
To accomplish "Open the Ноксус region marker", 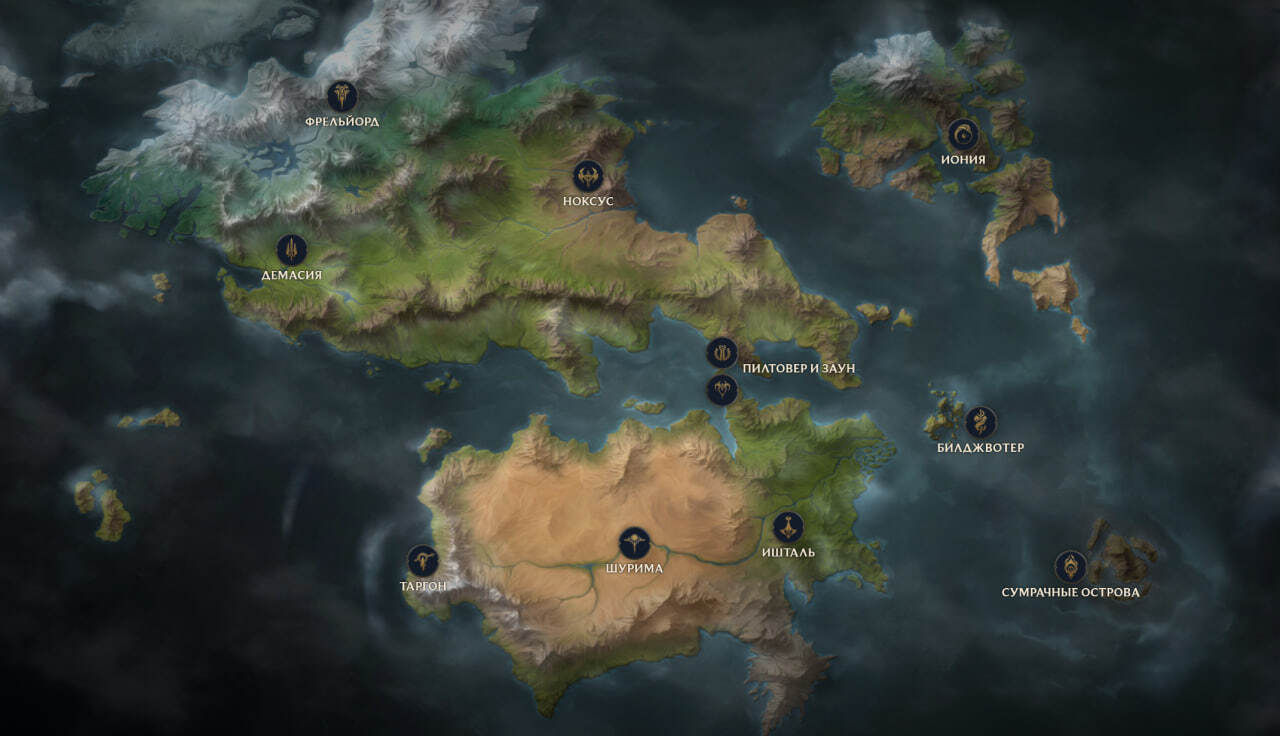I will click(x=588, y=176).
